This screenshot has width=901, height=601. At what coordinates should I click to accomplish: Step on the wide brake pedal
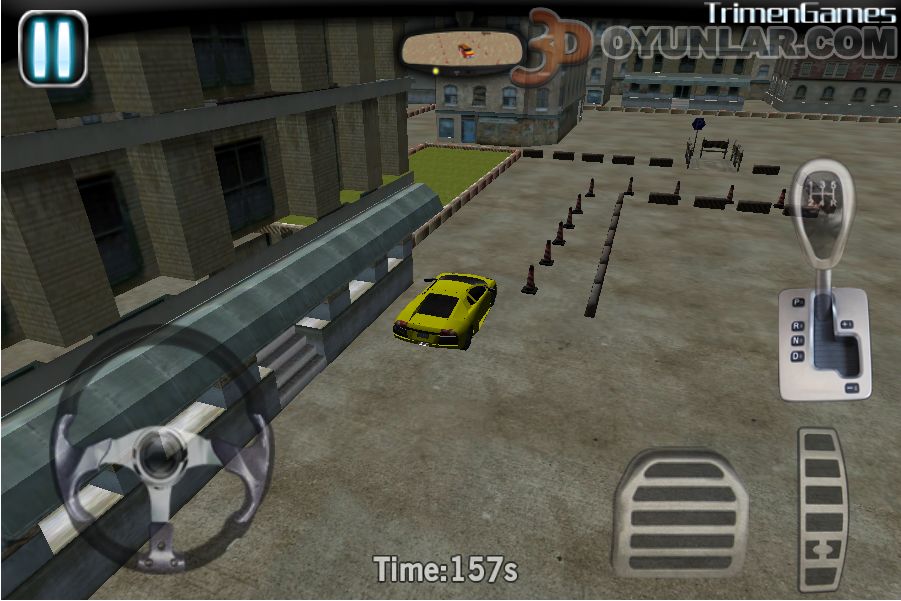[680, 512]
